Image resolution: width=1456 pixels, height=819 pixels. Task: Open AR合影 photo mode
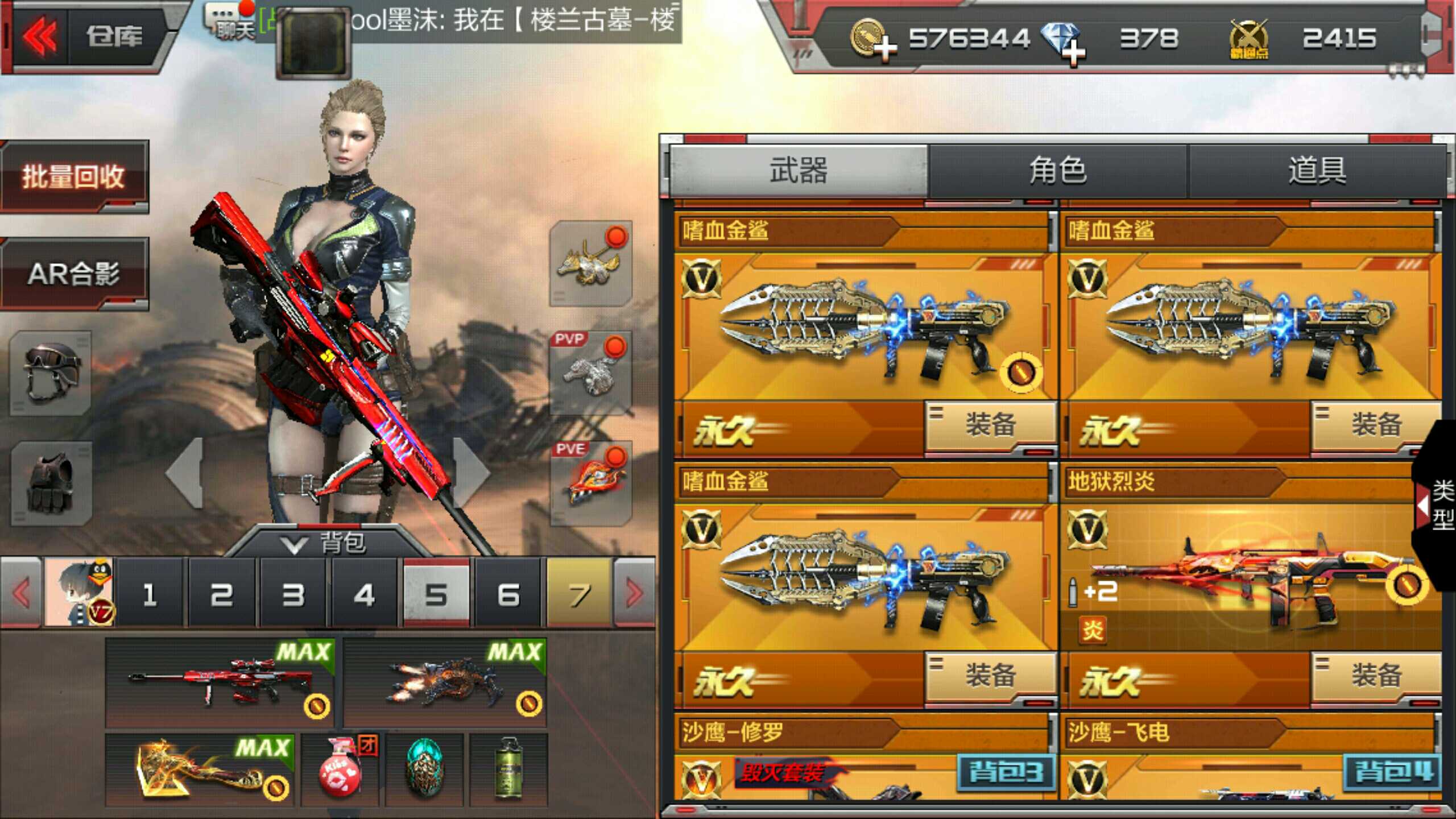74,274
